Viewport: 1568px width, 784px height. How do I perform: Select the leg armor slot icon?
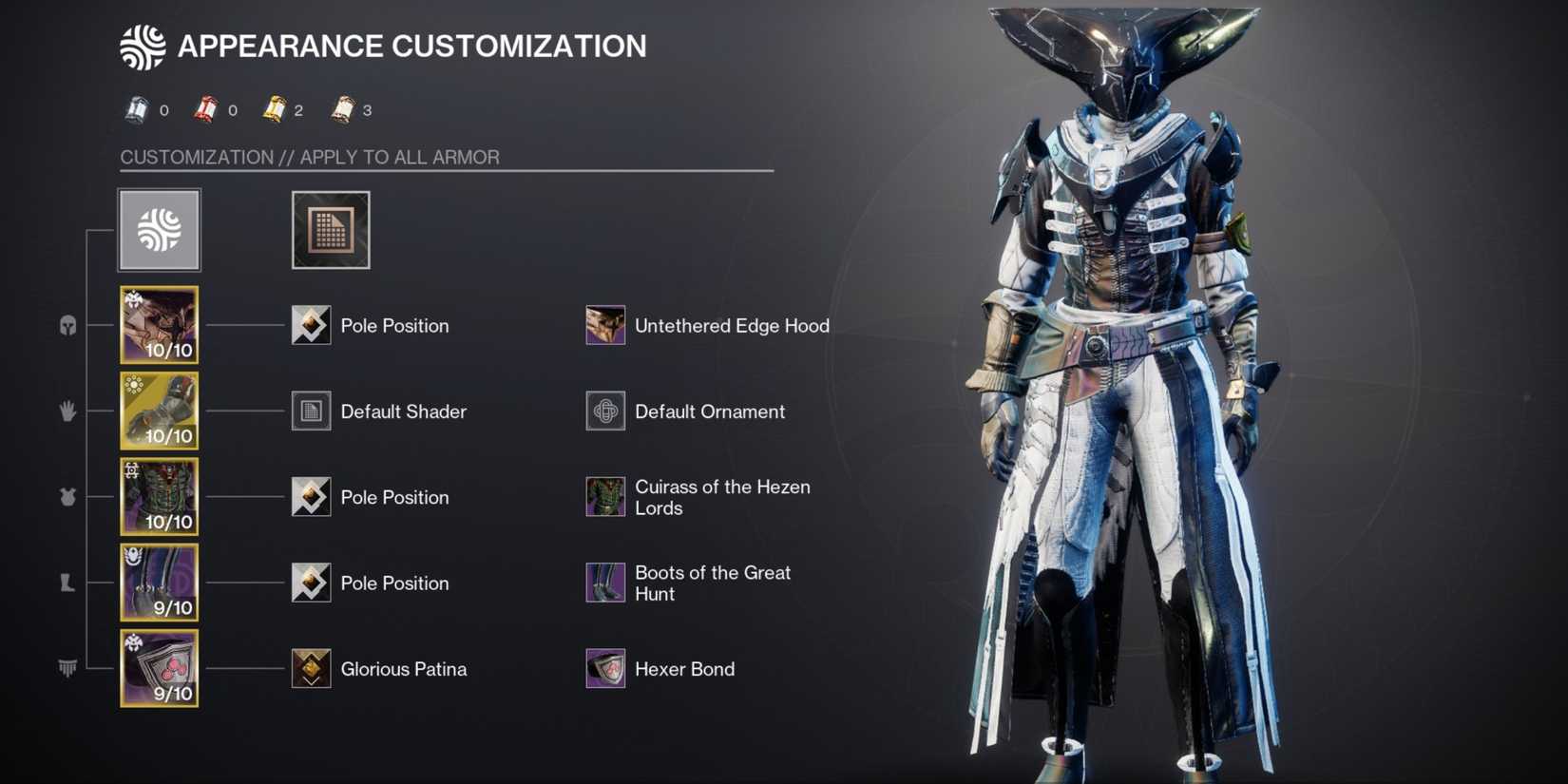point(67,583)
